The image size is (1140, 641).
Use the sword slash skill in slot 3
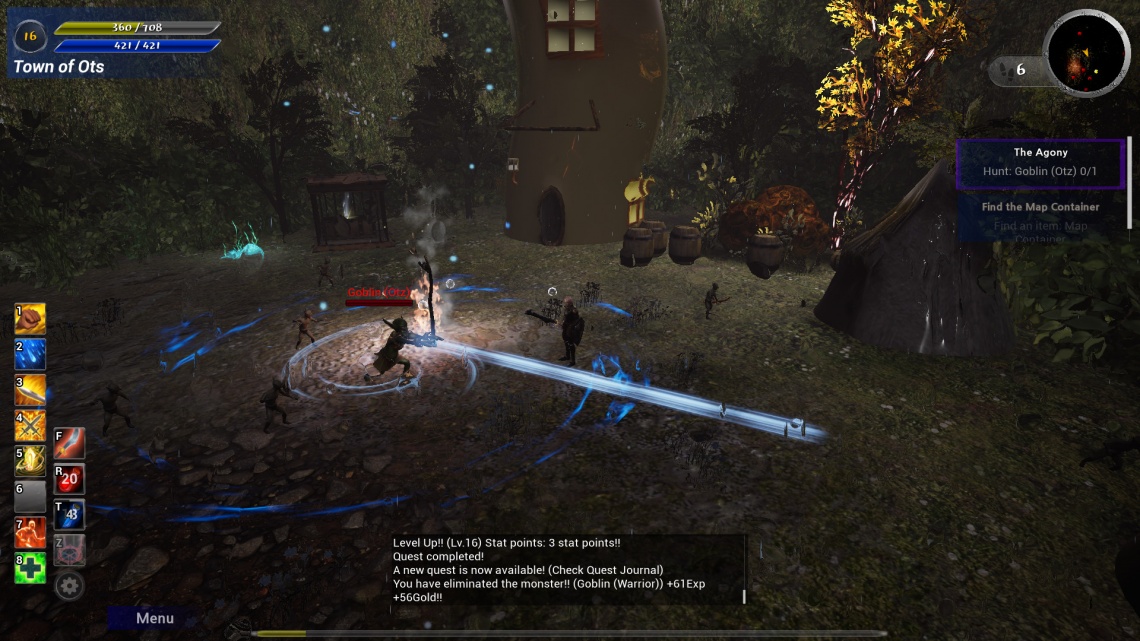pos(30,390)
